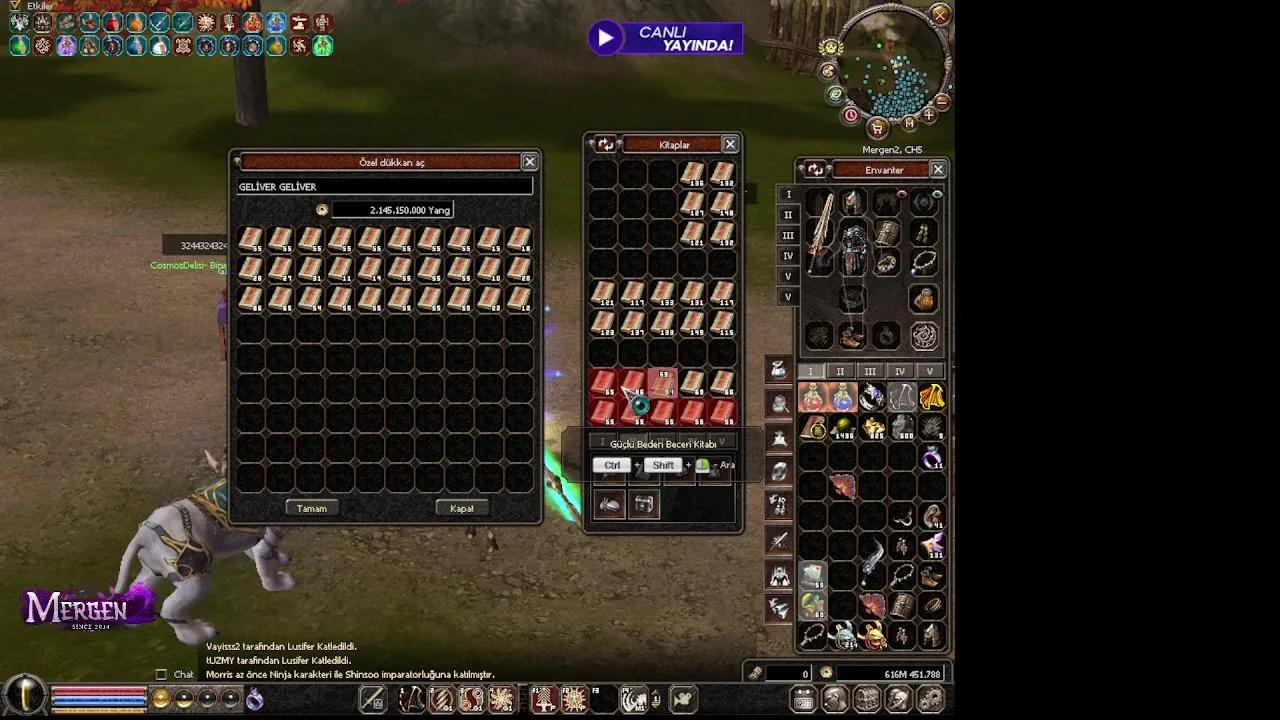Play the Canlı Yayında live stream button
Viewport: 1280px width, 720px height.
coord(605,38)
